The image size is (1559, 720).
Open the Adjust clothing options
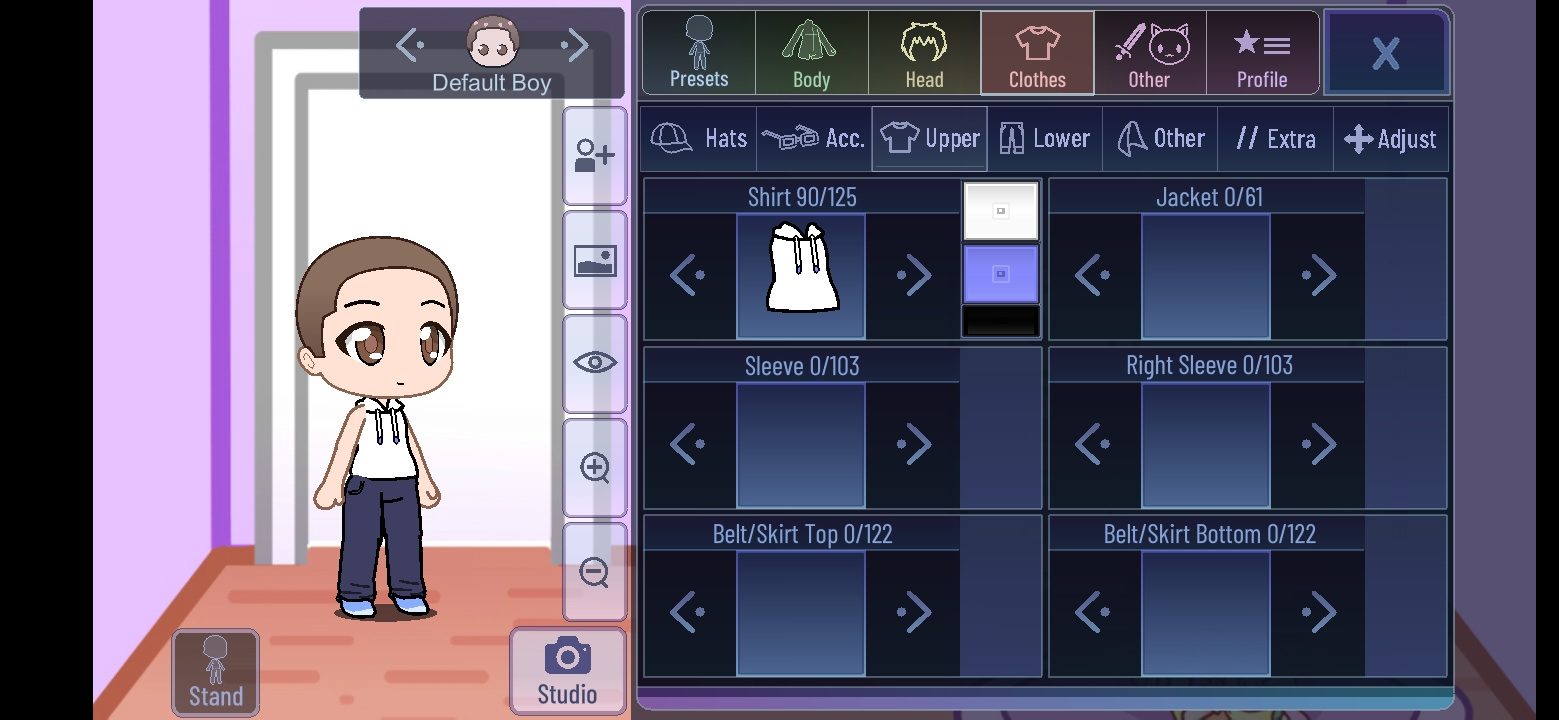click(1390, 138)
